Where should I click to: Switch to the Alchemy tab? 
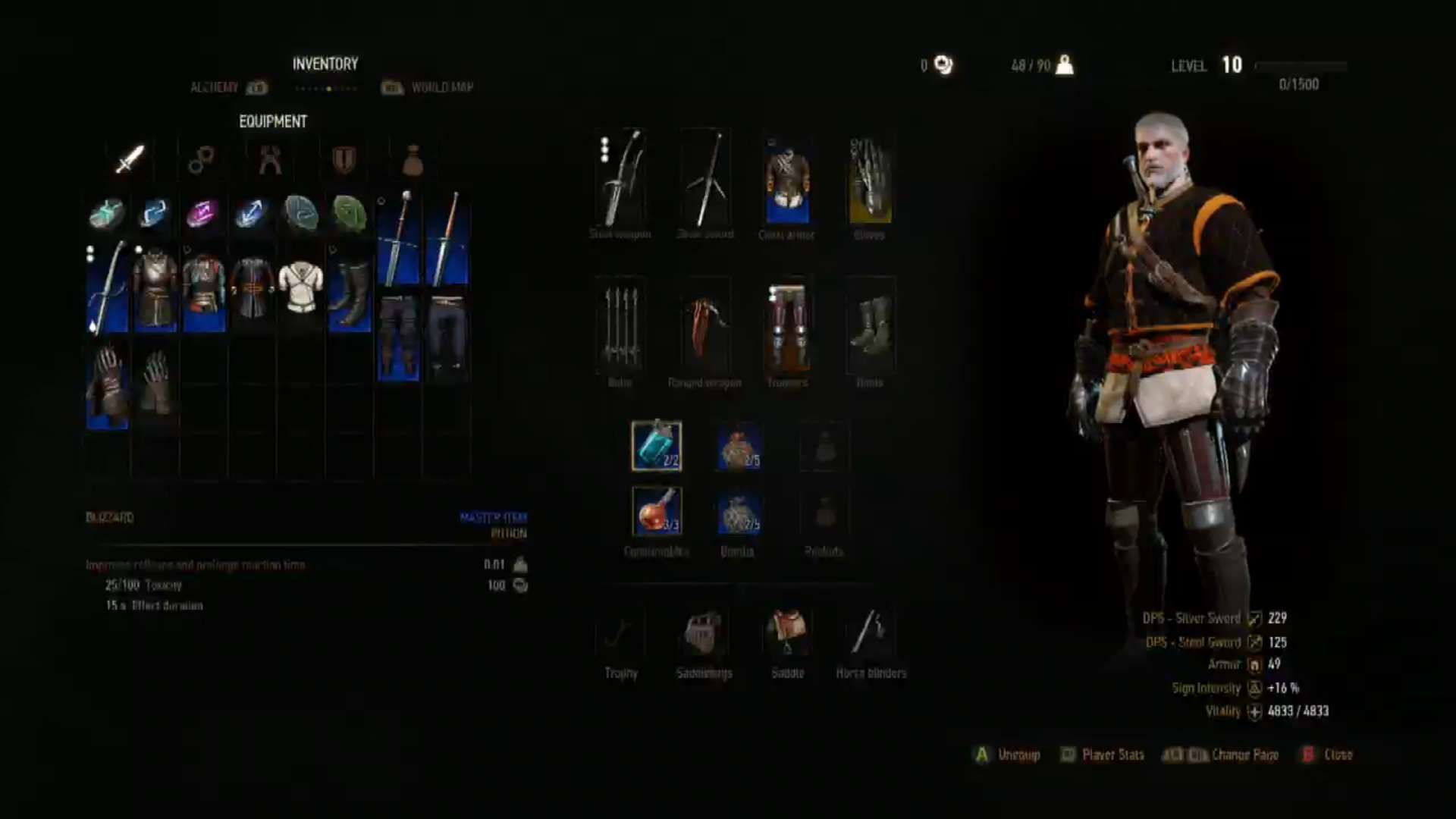pyautogui.click(x=218, y=87)
